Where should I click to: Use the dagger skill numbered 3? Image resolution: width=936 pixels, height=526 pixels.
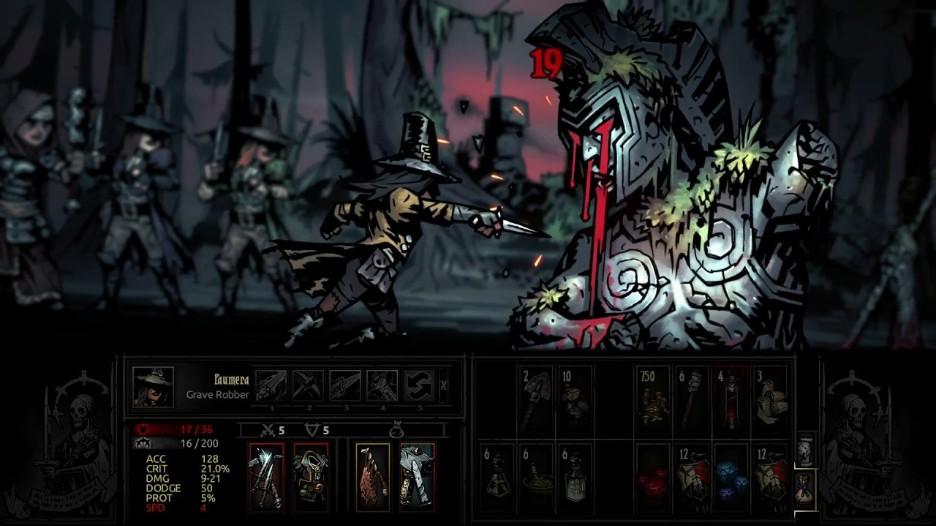pyautogui.click(x=345, y=385)
